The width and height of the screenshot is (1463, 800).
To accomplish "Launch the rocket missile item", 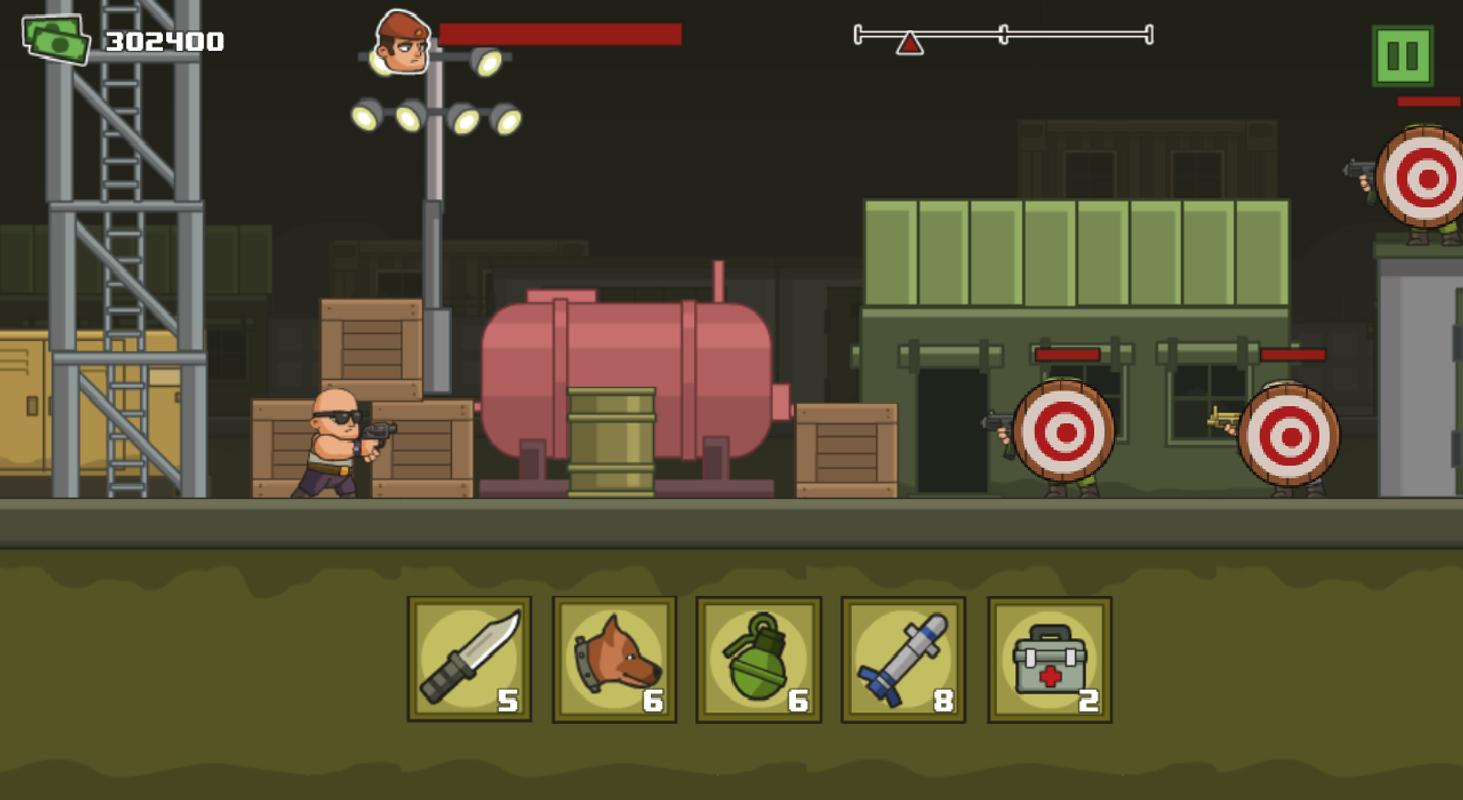I will pyautogui.click(x=903, y=659).
